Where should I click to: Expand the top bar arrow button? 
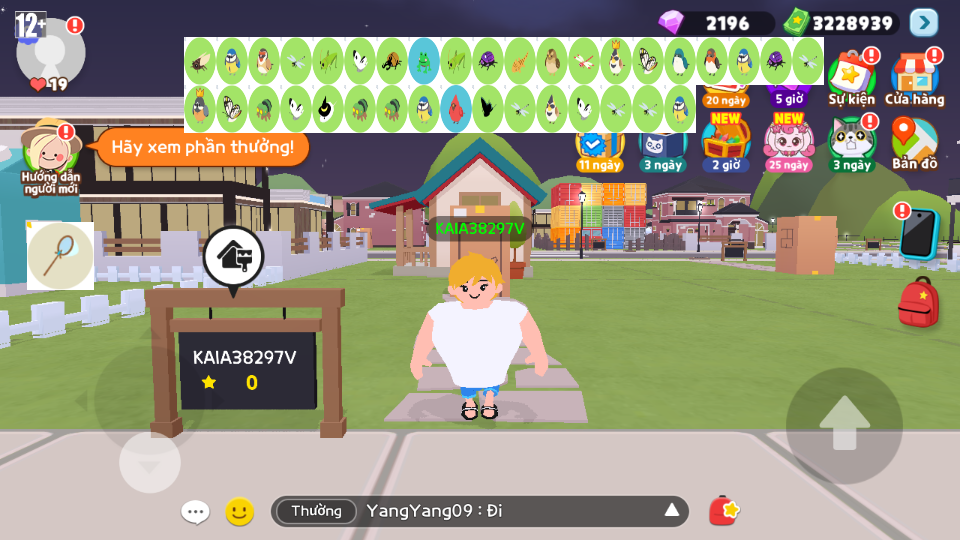click(x=923, y=22)
